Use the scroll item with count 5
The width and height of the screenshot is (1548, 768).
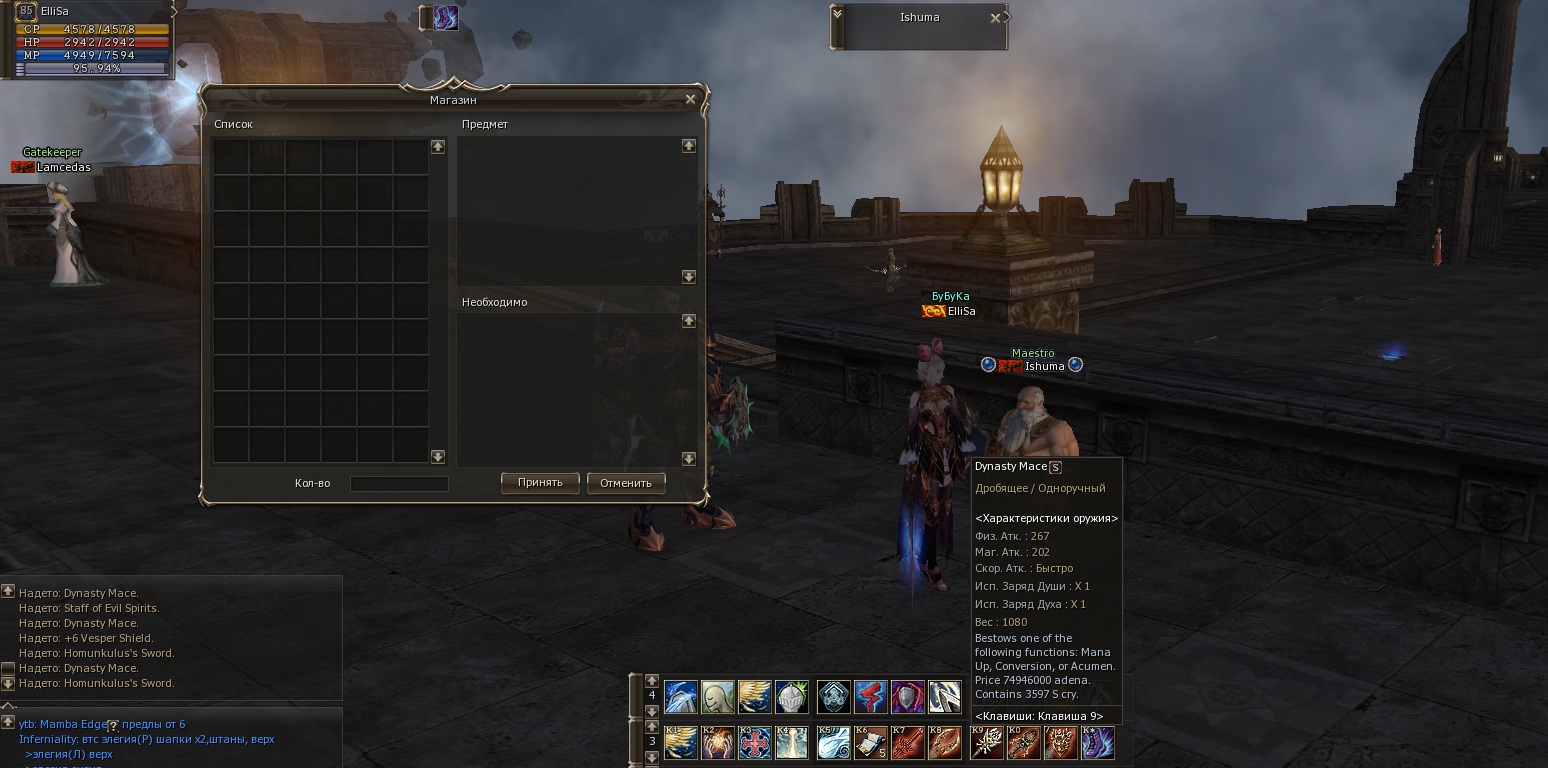click(x=871, y=743)
